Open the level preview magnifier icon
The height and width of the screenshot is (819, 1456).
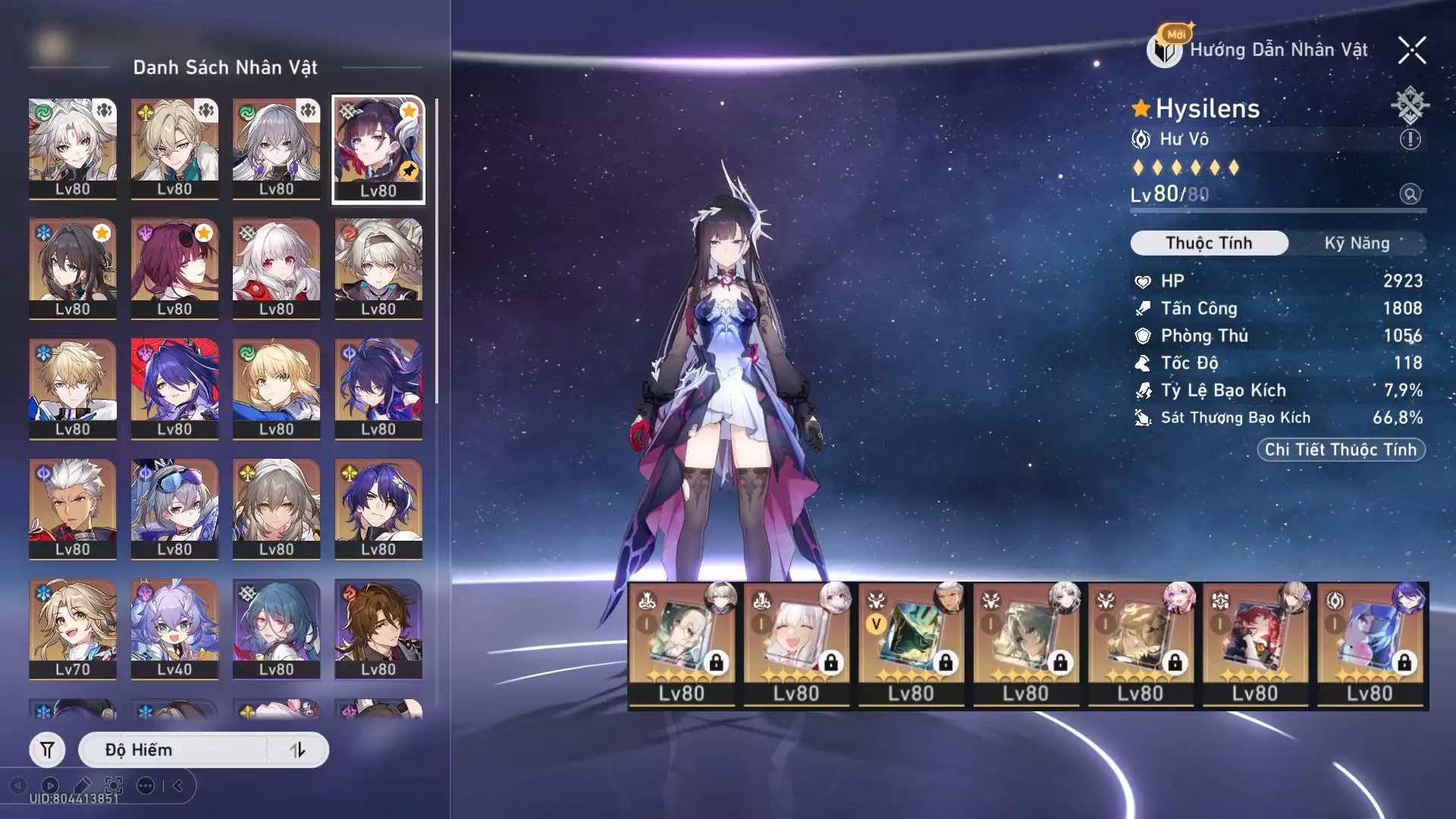(x=1410, y=194)
